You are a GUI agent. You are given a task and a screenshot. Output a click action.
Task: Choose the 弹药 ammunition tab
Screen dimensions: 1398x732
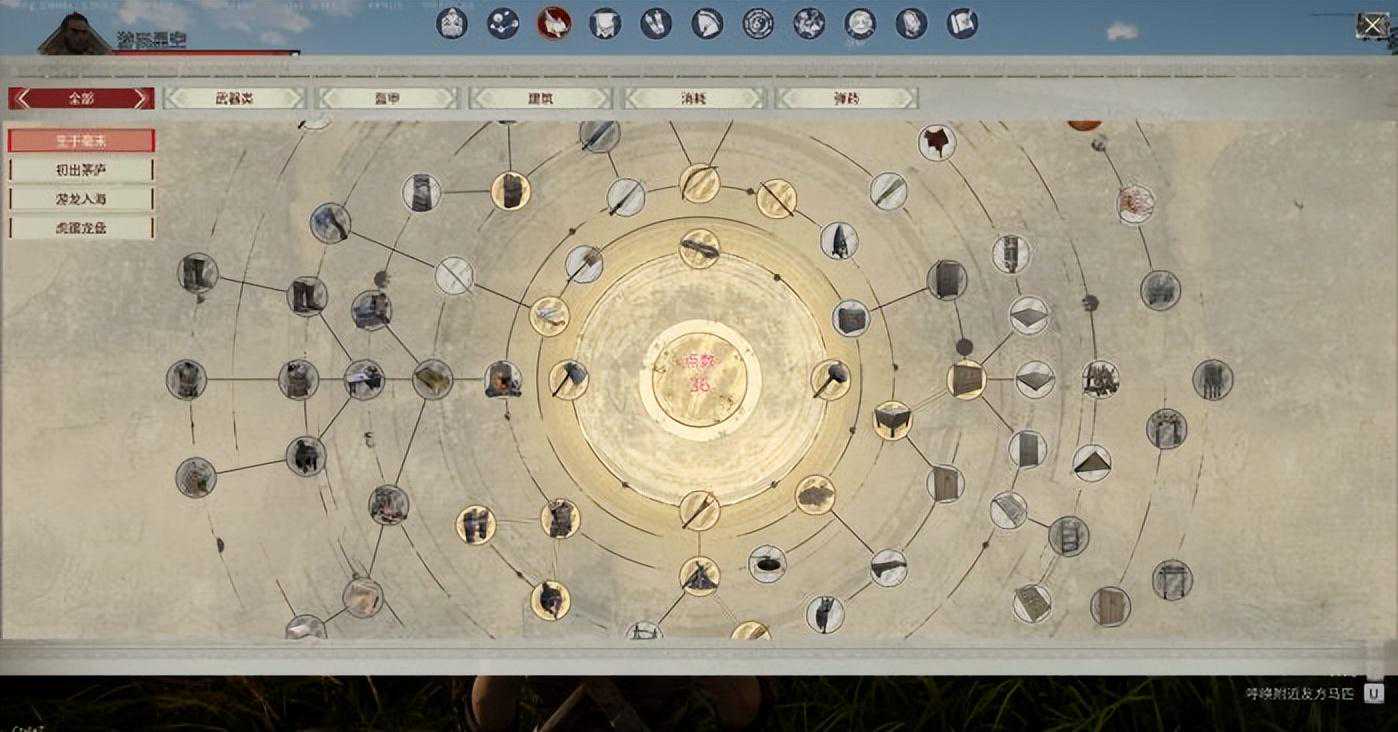[x=846, y=98]
